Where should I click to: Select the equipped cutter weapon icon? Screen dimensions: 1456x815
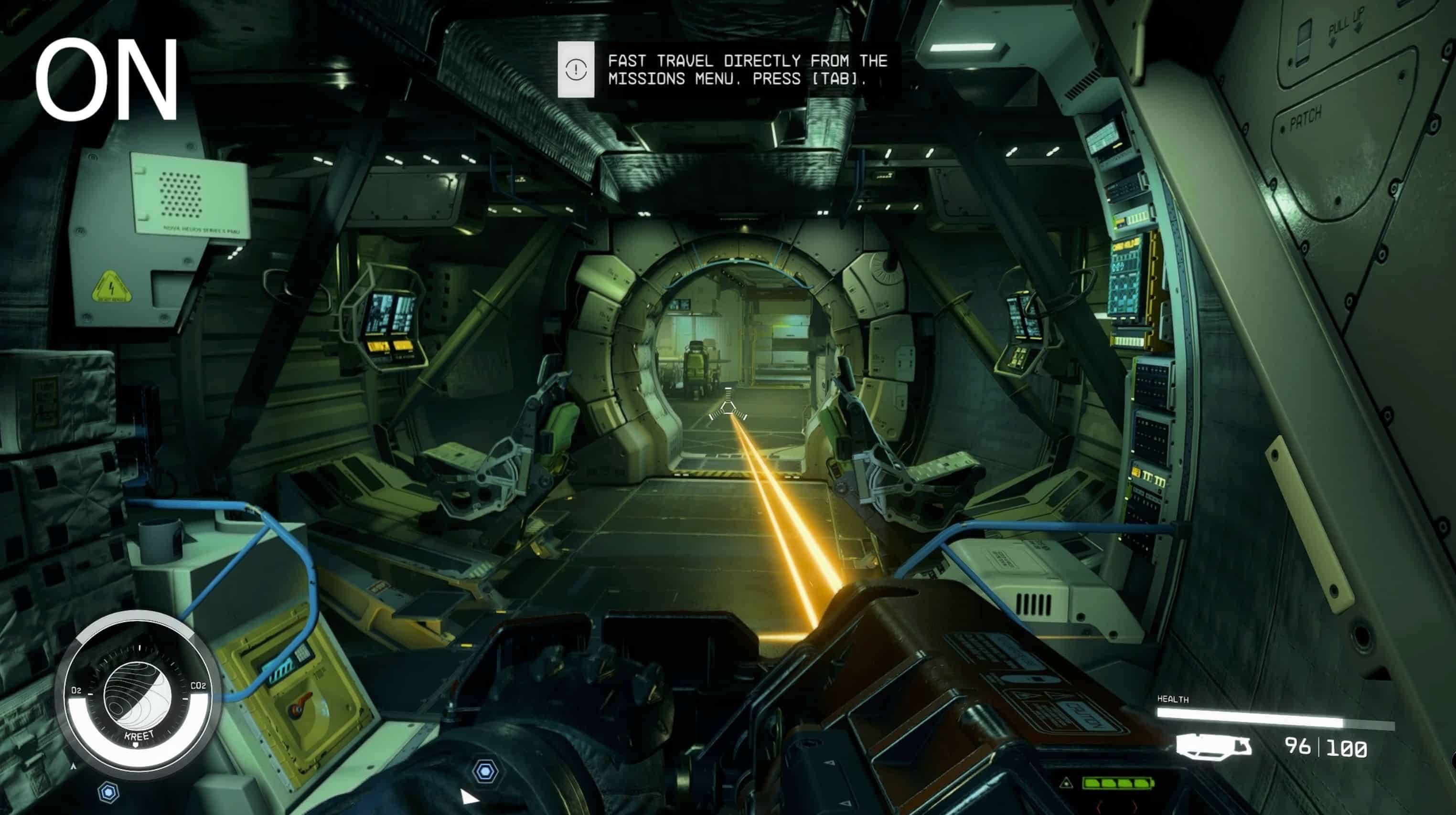click(1213, 747)
